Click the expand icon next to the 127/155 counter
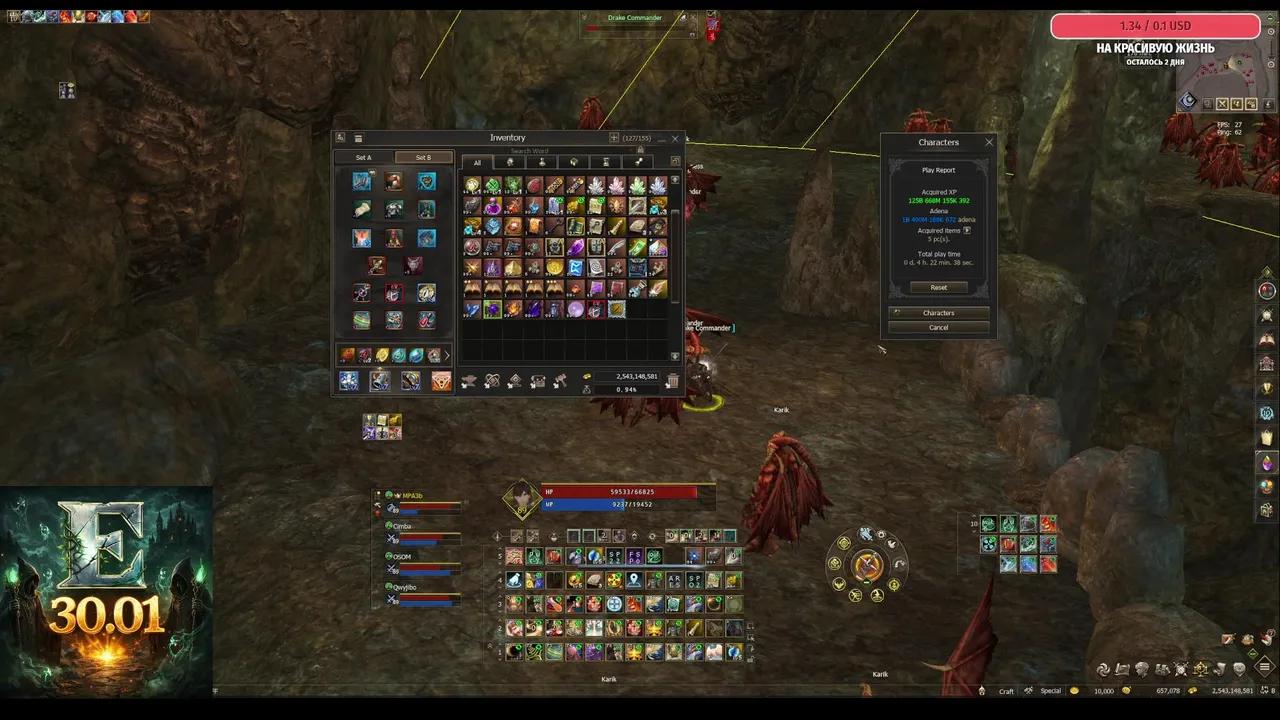1280x720 pixels. [x=614, y=138]
